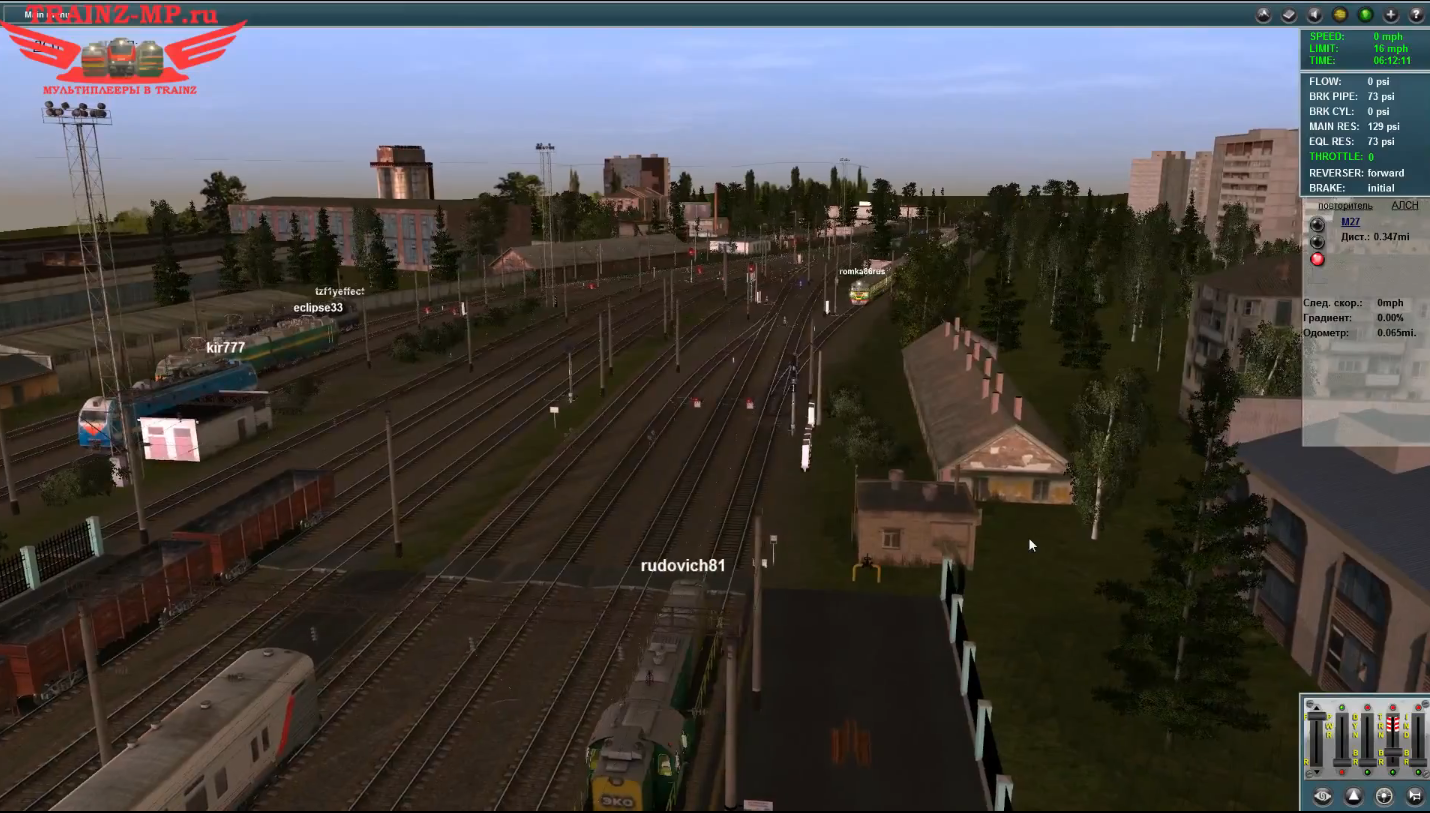Click the IND independent brake lever handle
1430x813 pixels.
pyautogui.click(x=1417, y=762)
